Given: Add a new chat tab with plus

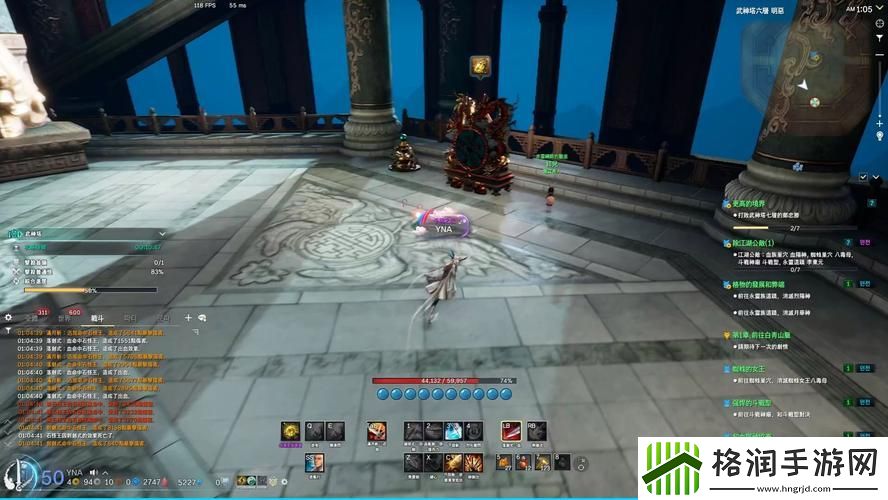Looking at the screenshot, I should point(187,317).
